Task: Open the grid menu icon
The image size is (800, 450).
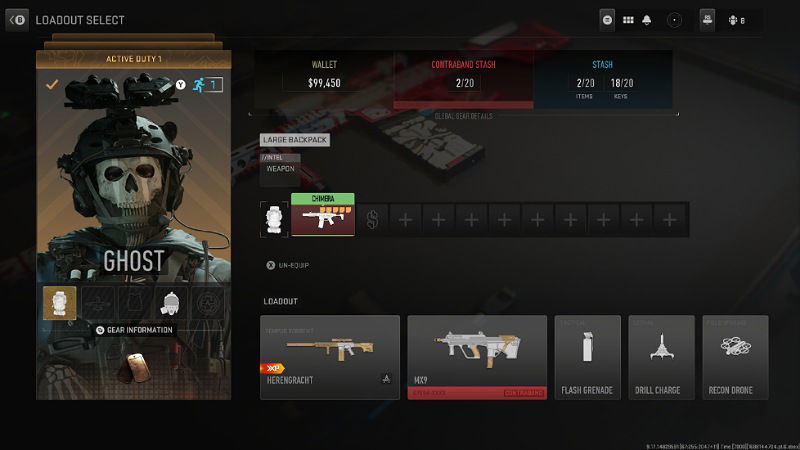Action: [x=629, y=19]
